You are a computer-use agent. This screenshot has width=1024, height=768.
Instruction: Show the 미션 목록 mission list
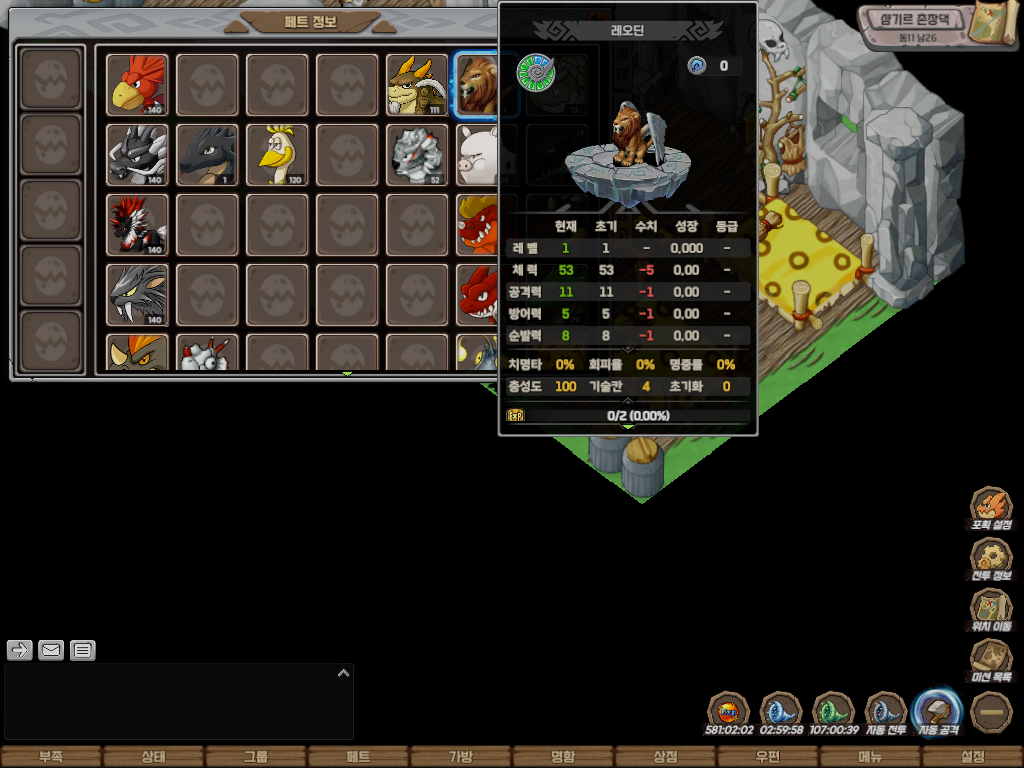[x=992, y=660]
